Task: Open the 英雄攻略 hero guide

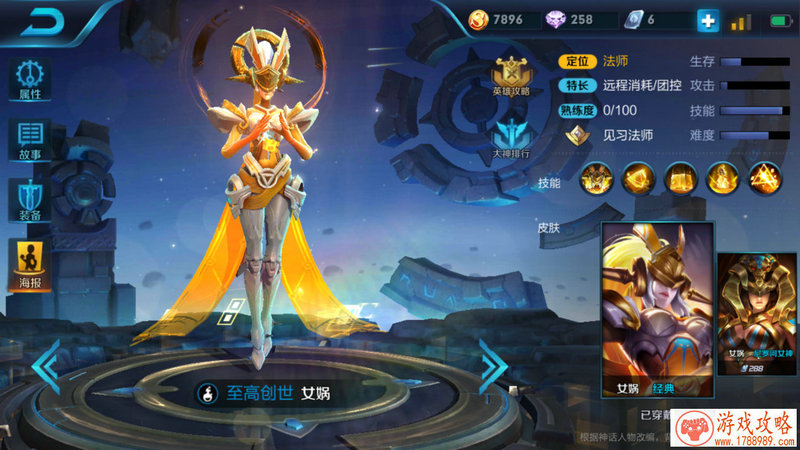Action: point(511,76)
